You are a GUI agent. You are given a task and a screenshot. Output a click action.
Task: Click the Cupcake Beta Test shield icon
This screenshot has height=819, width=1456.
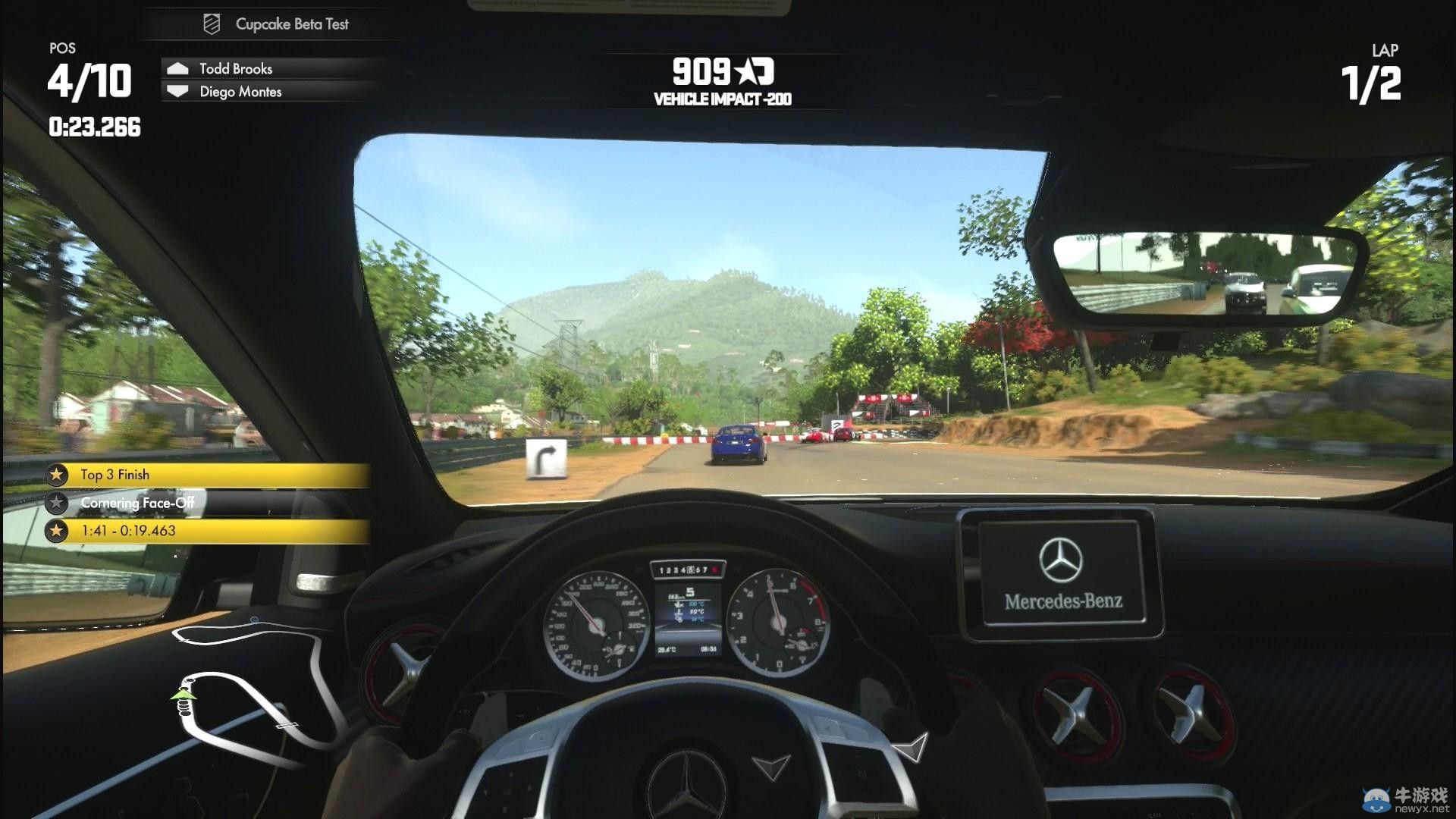click(x=210, y=24)
